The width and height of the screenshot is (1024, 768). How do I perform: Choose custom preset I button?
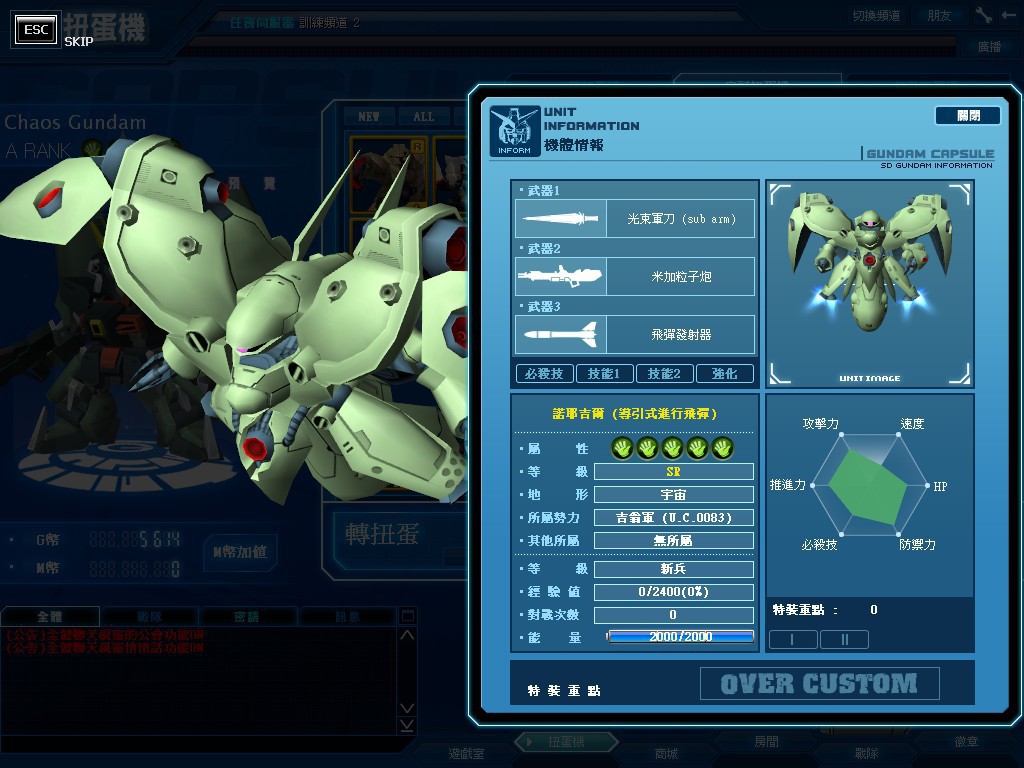coord(793,639)
